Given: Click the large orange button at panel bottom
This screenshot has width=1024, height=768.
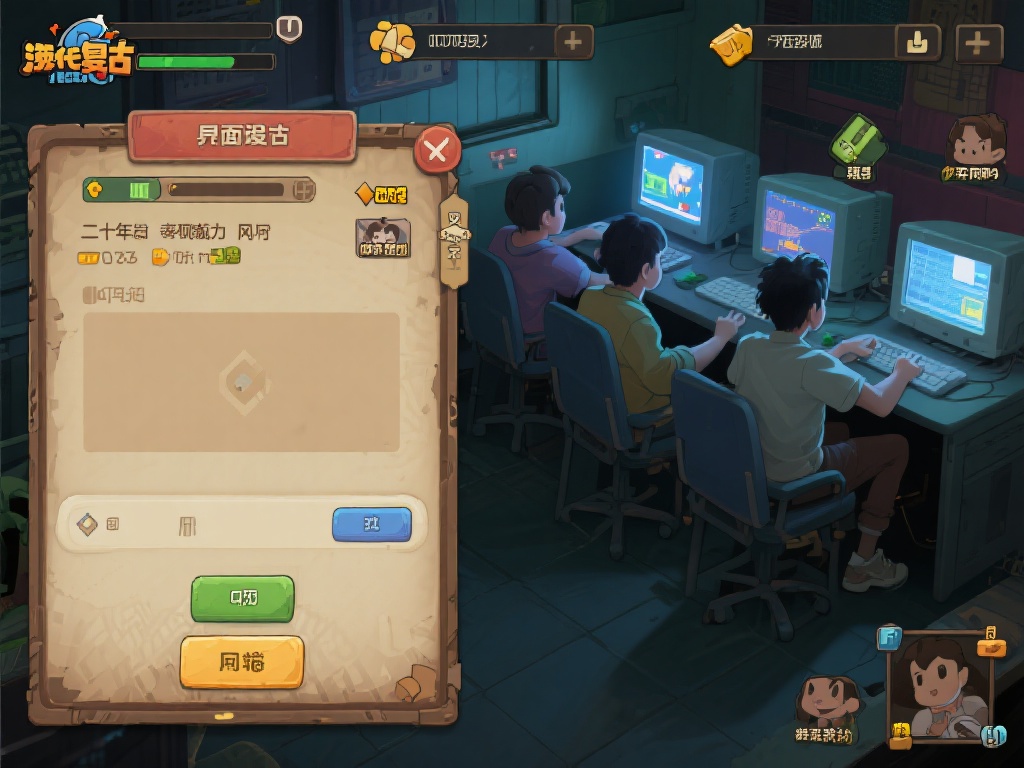Looking at the screenshot, I should [242, 662].
